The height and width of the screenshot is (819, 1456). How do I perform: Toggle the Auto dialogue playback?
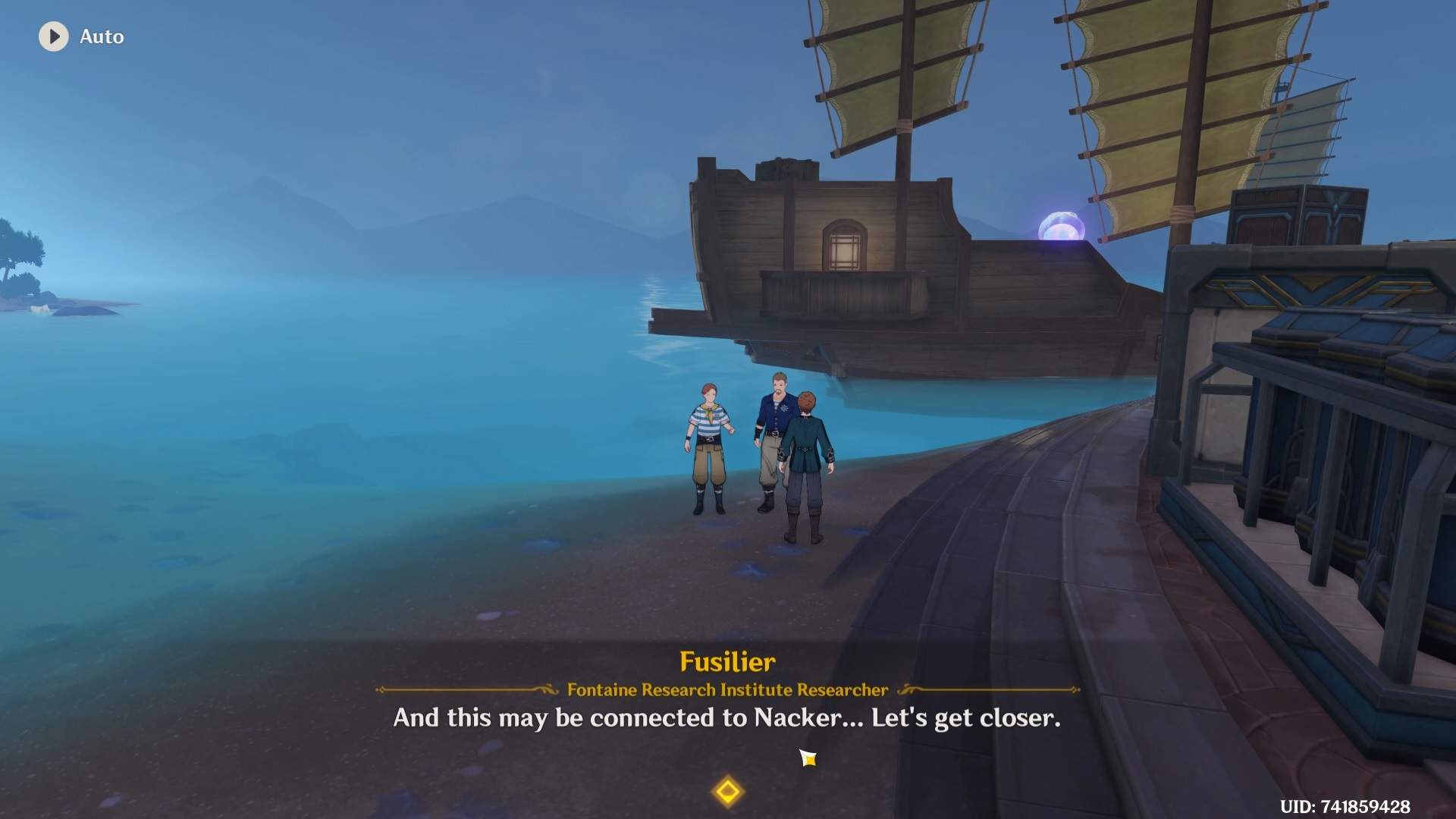54,36
